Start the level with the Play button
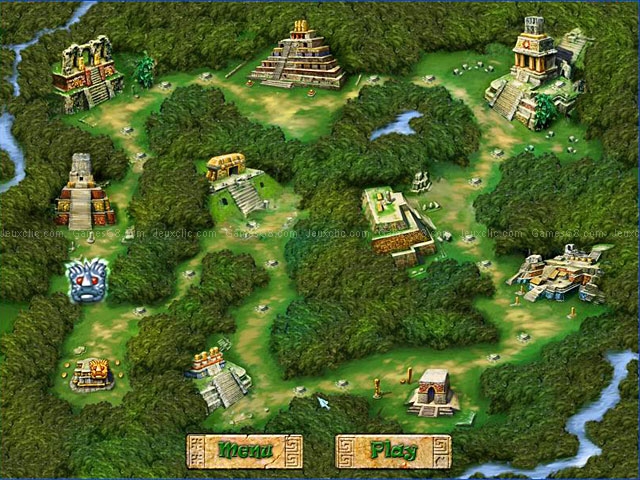The width and height of the screenshot is (640, 480). coord(391,449)
